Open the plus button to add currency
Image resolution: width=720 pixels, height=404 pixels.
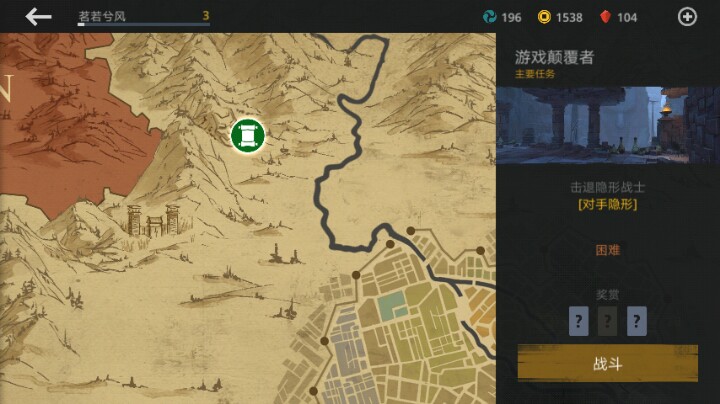[687, 16]
